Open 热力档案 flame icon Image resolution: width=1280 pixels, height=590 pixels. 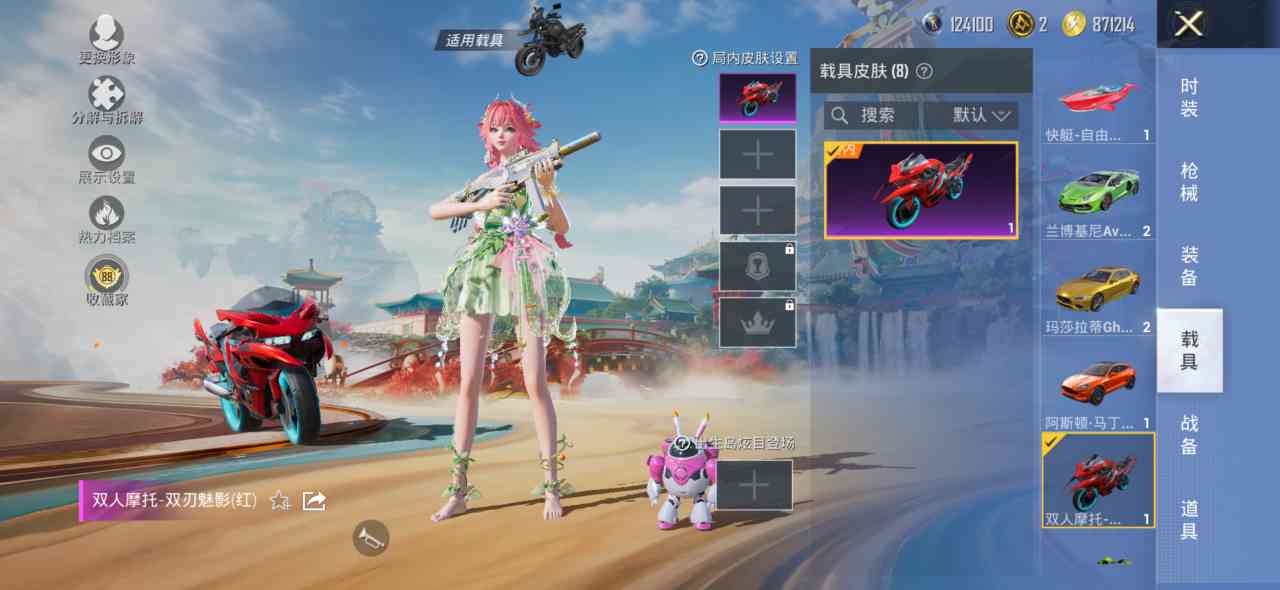[x=107, y=218]
